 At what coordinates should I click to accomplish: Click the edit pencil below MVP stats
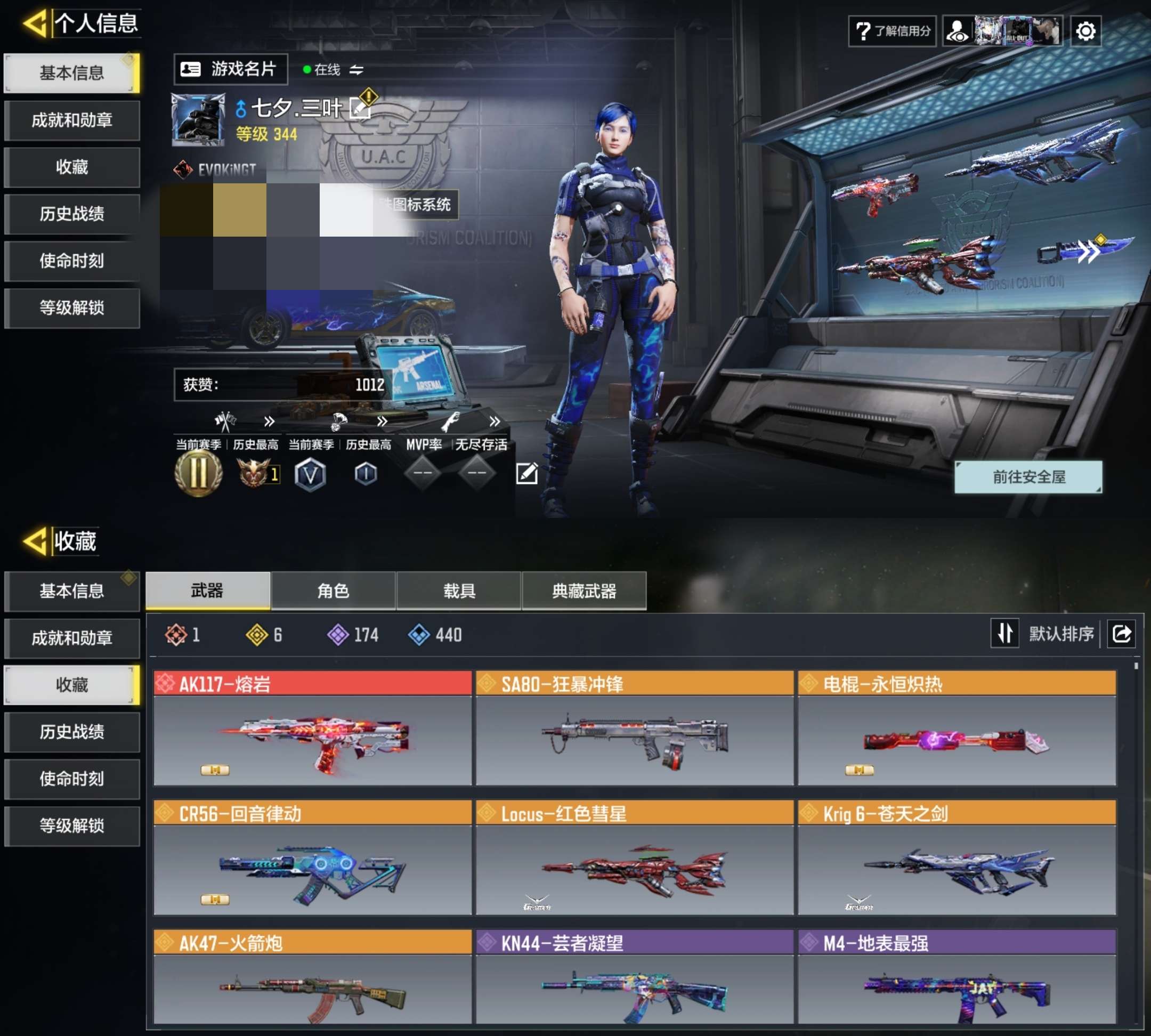(x=528, y=473)
